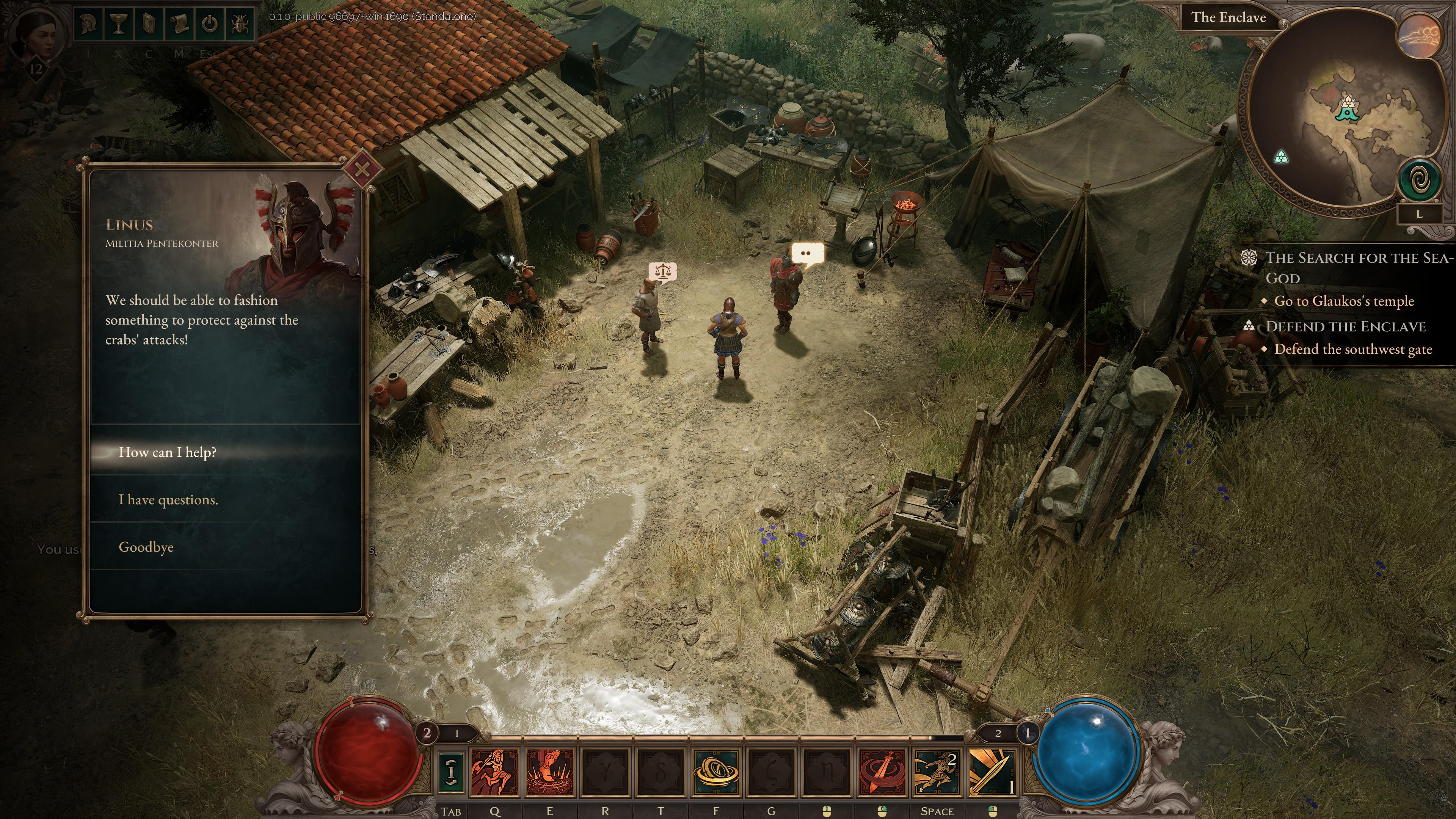Viewport: 1456px width, 819px height.
Task: Activate the golden spinning rings ability
Action: click(x=716, y=772)
